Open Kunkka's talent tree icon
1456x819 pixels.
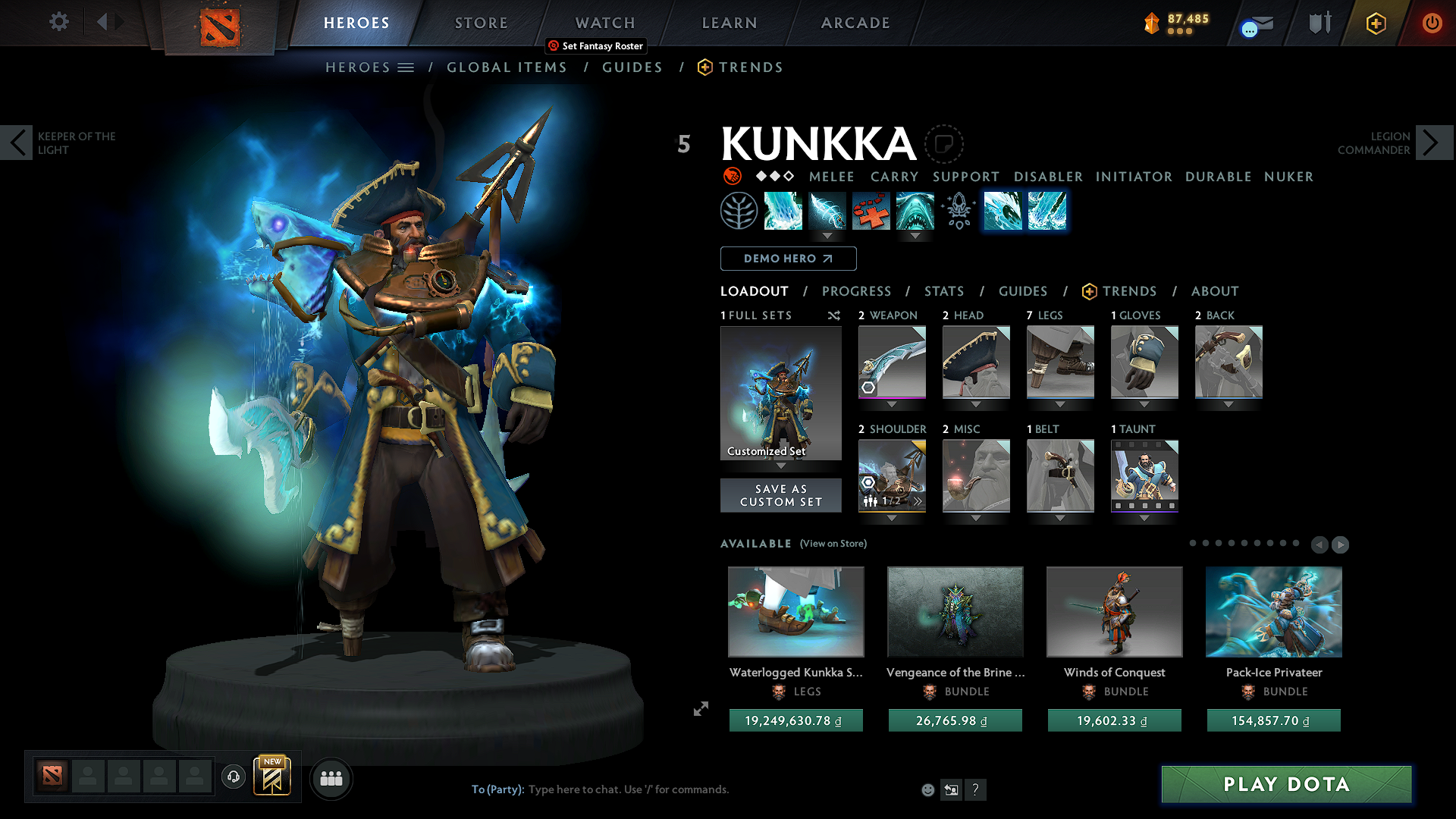pos(739,211)
